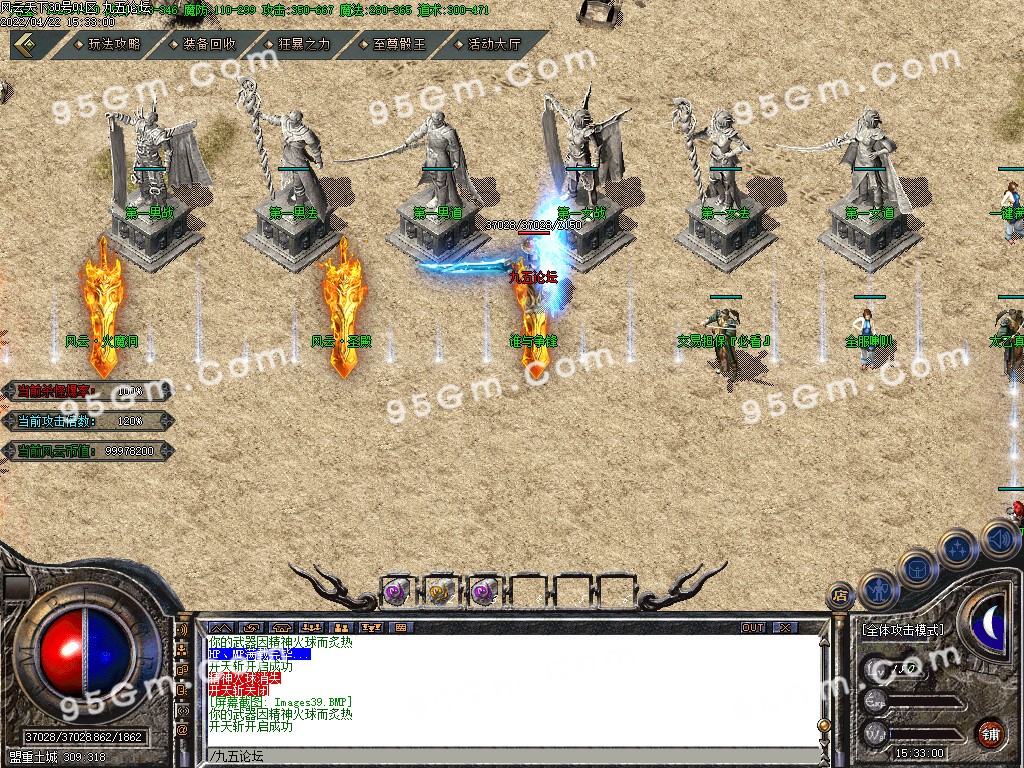This screenshot has height=768, width=1024.
Task: Open the character status icon
Action: [x=879, y=589]
